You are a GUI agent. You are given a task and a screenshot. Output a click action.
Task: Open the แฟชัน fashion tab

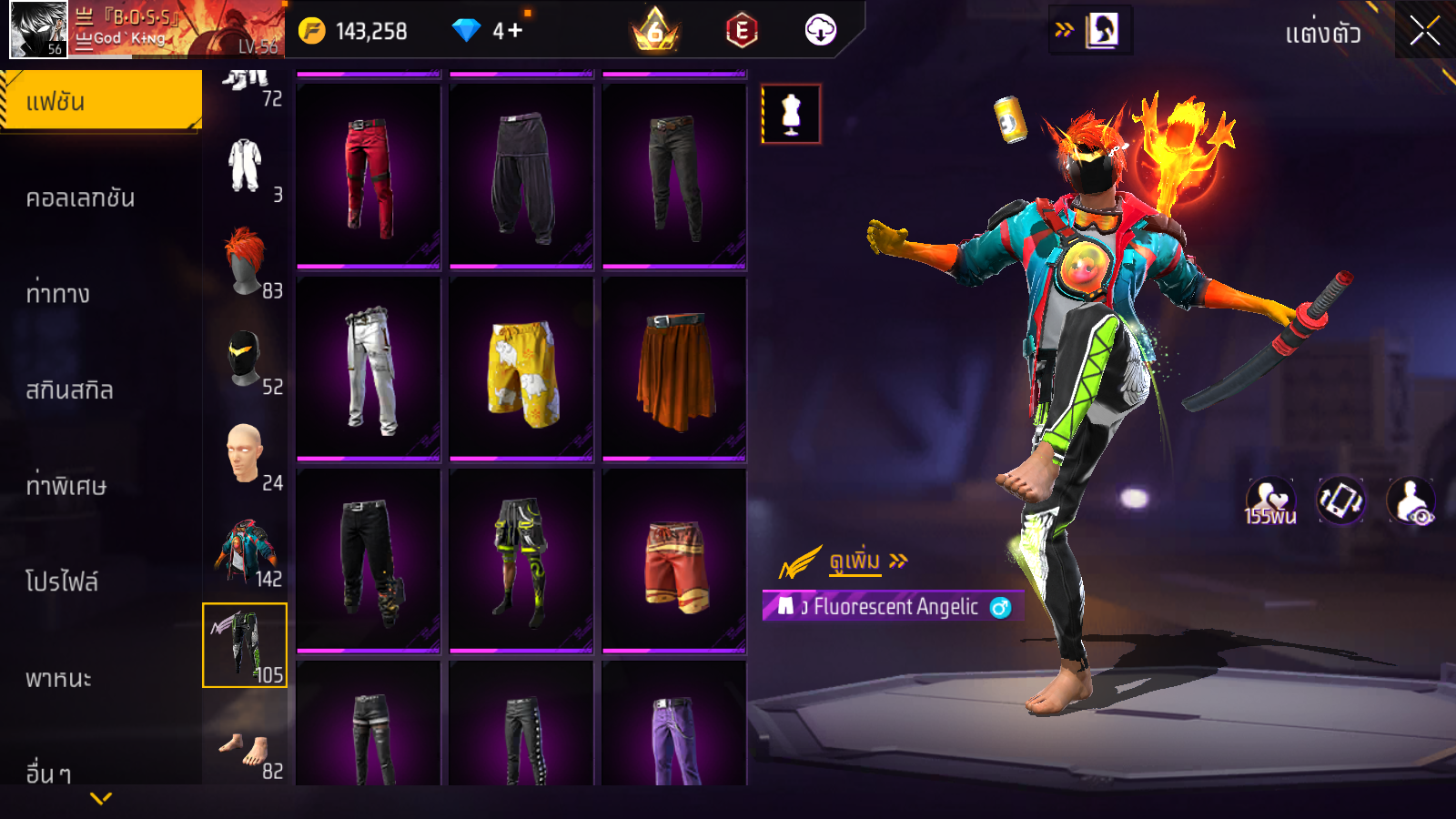tap(100, 101)
